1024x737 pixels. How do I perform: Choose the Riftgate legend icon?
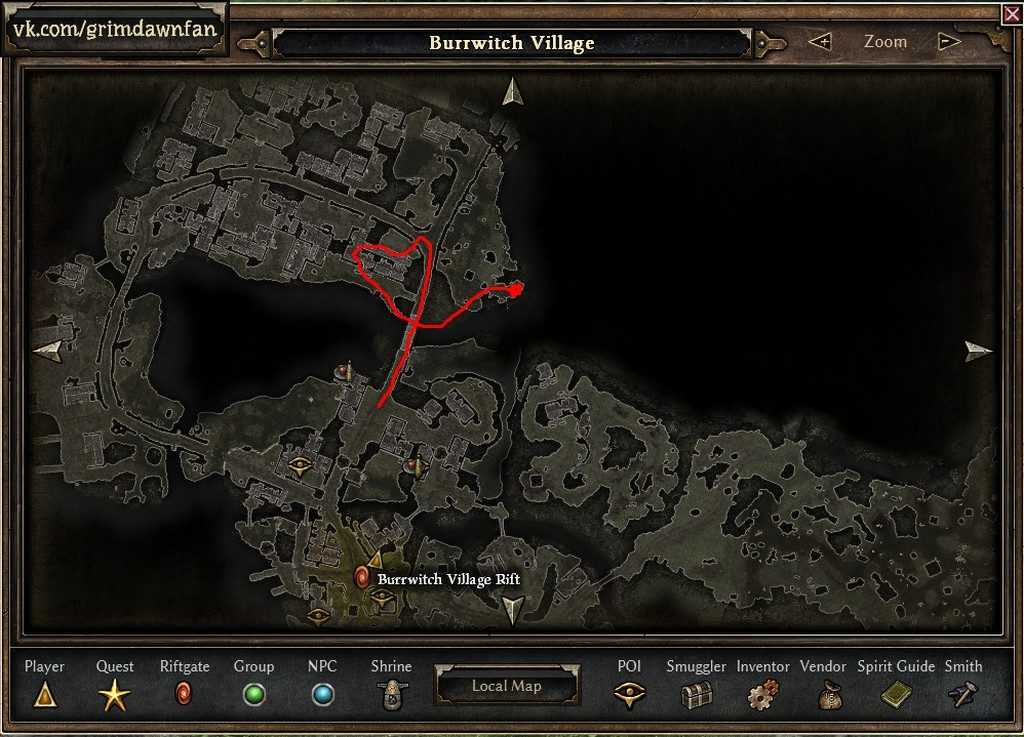(184, 693)
